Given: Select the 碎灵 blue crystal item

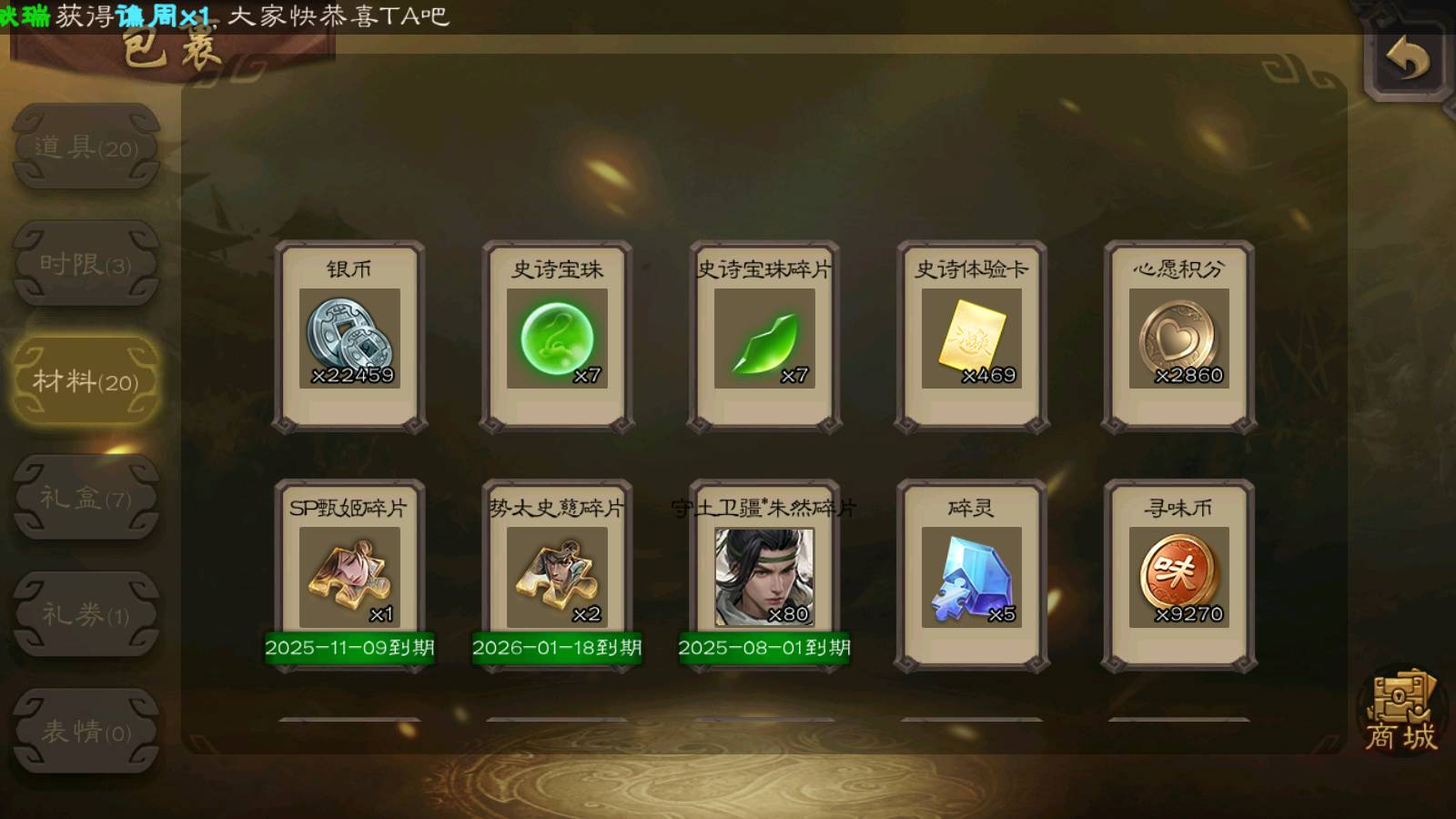Looking at the screenshot, I should click(x=972, y=577).
